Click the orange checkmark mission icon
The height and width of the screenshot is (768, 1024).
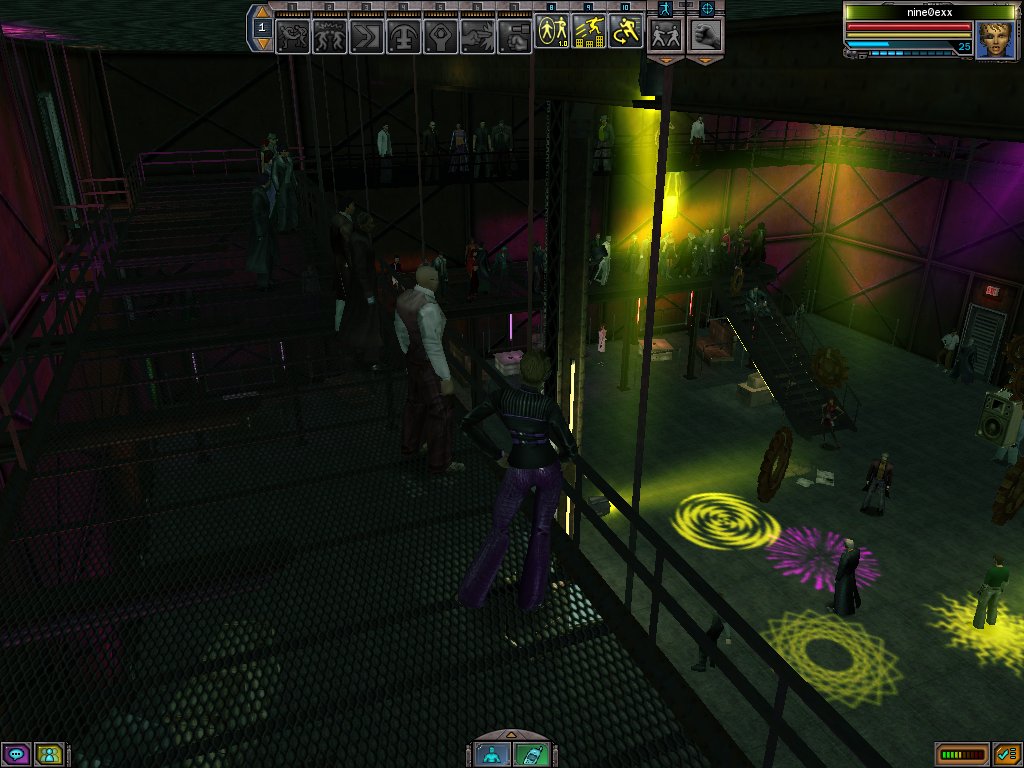tap(1007, 754)
